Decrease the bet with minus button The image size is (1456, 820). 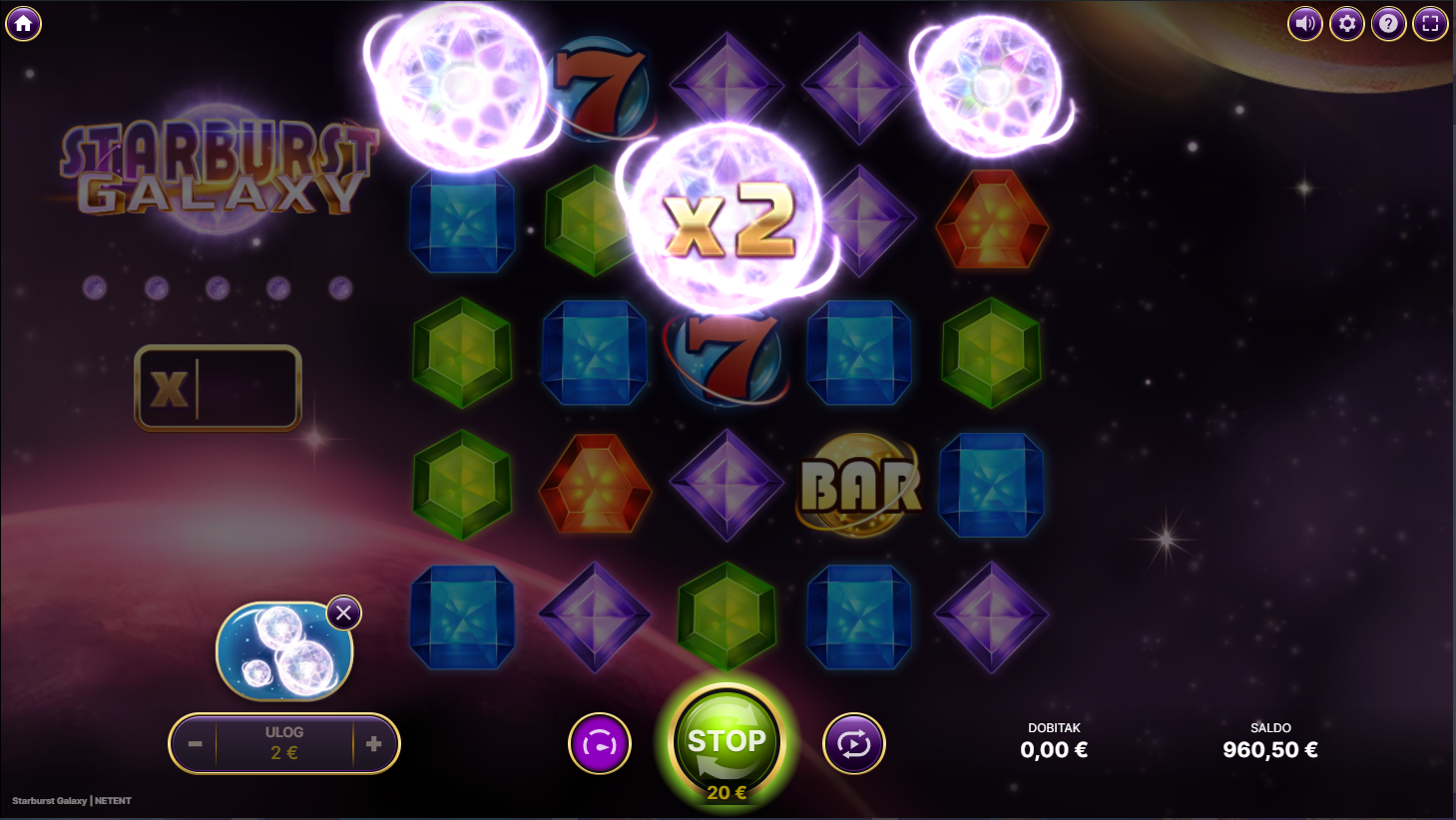pyautogui.click(x=196, y=744)
